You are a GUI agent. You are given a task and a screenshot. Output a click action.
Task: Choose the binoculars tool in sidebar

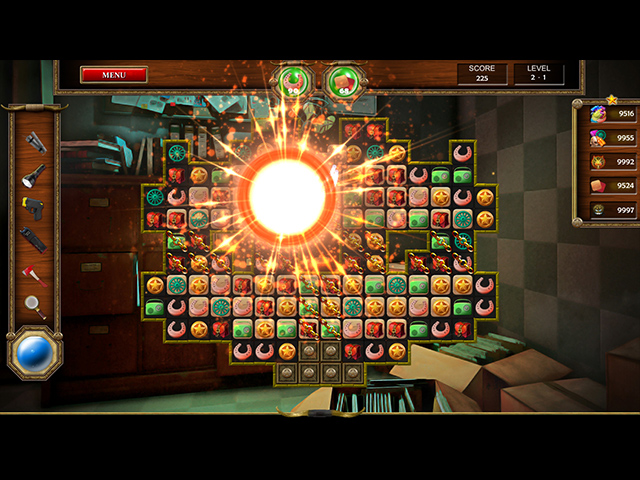(35, 141)
